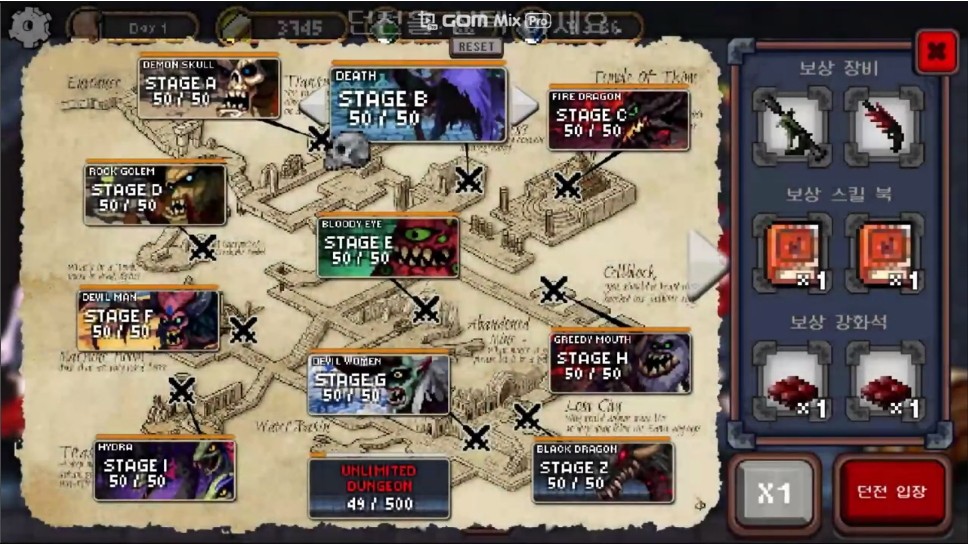Select Stage E Bloody Eye
The height and width of the screenshot is (544, 968).
coord(388,247)
